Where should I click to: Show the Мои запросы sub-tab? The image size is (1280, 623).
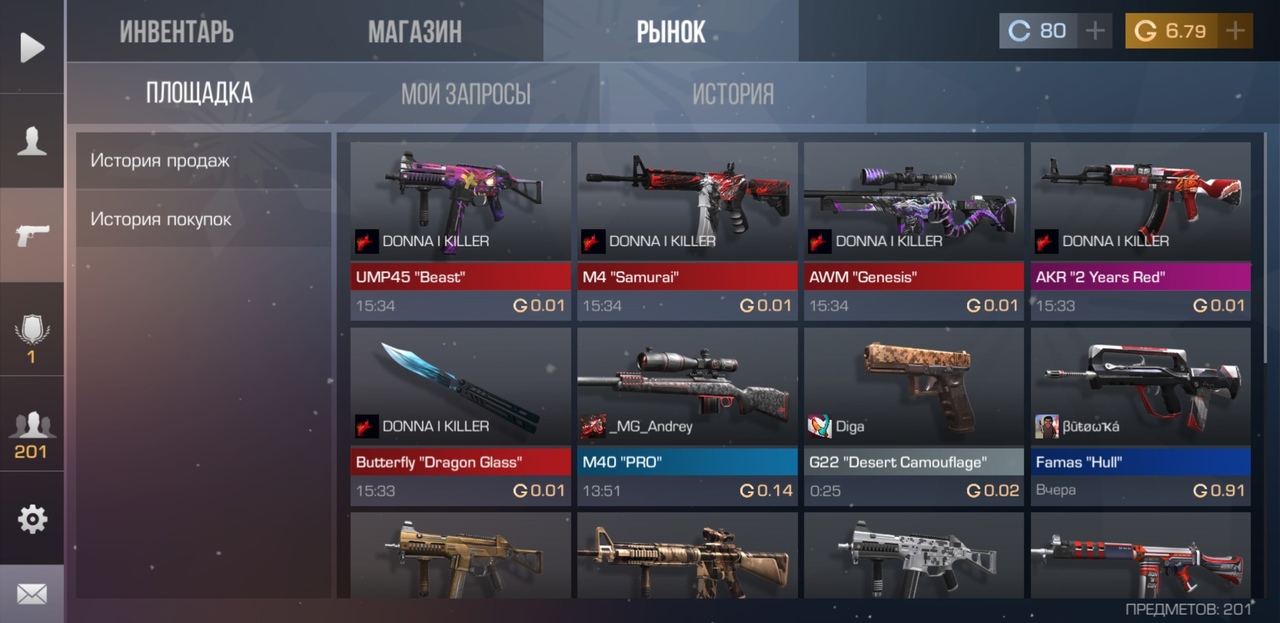466,94
